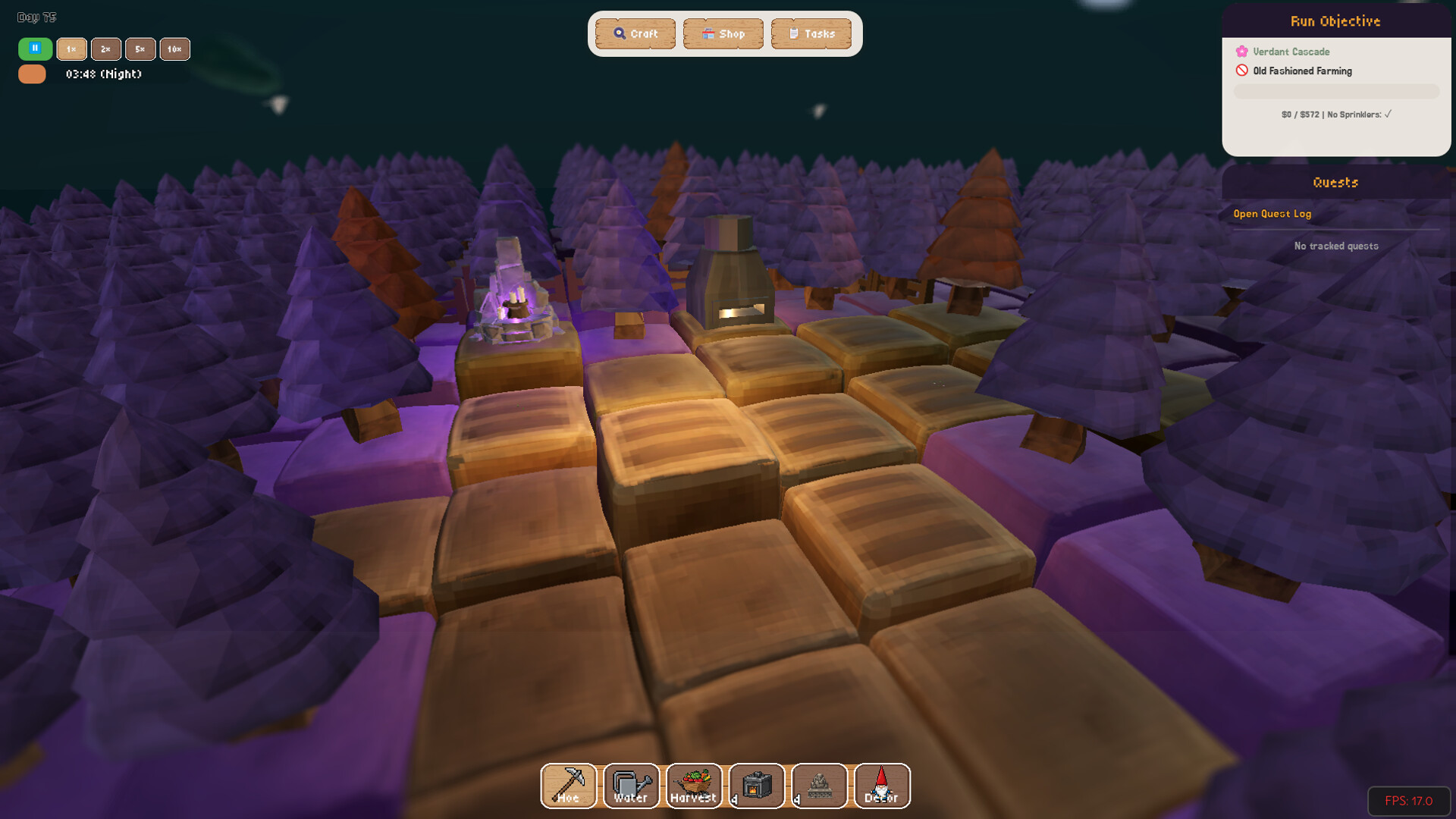Select the Harvest basket tool

pos(693,786)
